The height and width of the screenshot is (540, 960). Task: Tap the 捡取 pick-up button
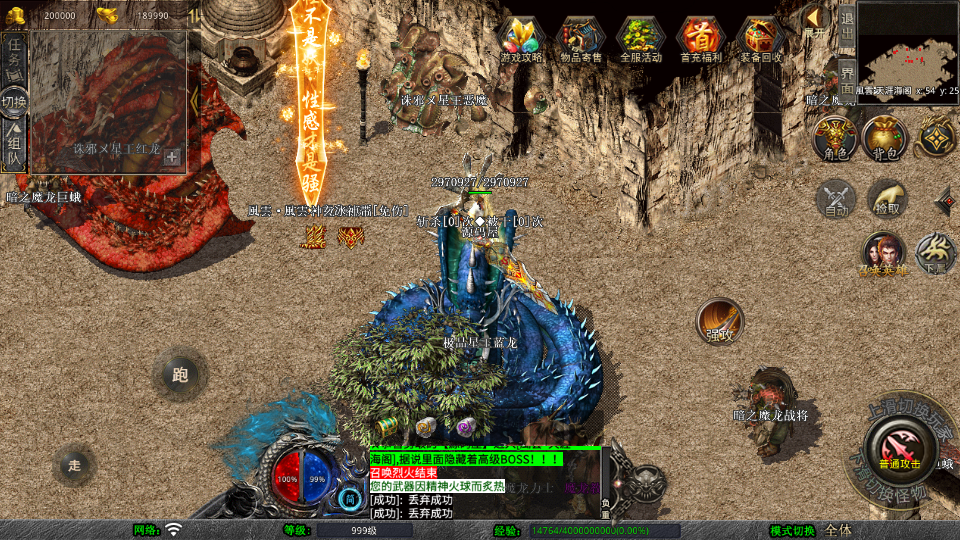(886, 199)
